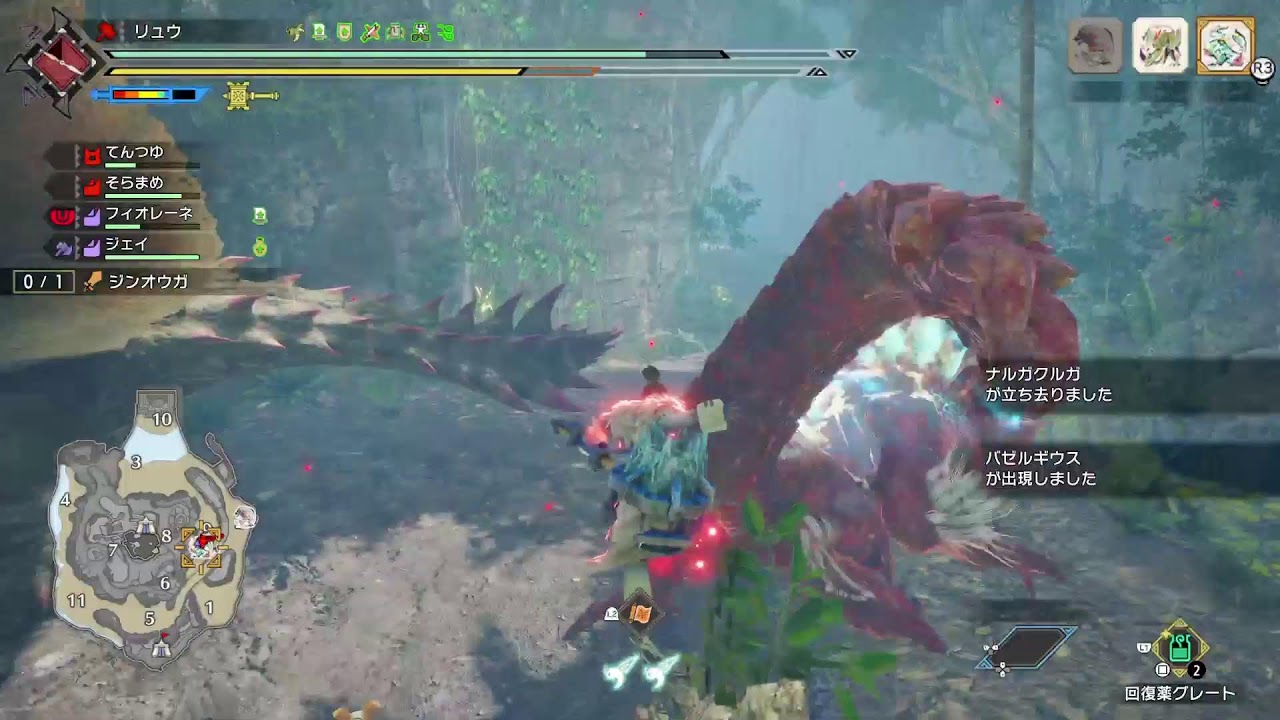Select the gold target reticle on minimap
Screen dimensions: 1280x720
point(200,548)
